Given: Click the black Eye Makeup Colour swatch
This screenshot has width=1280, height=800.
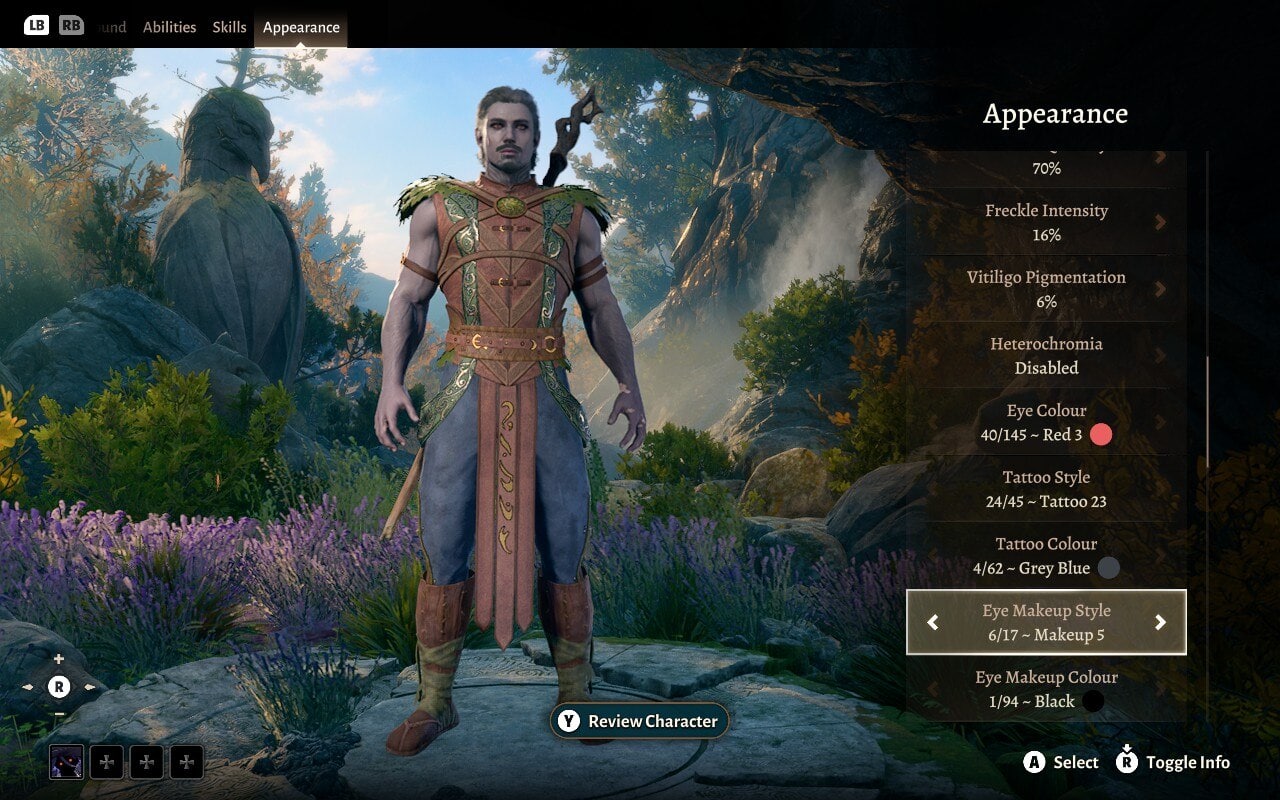Looking at the screenshot, I should coord(1093,702).
